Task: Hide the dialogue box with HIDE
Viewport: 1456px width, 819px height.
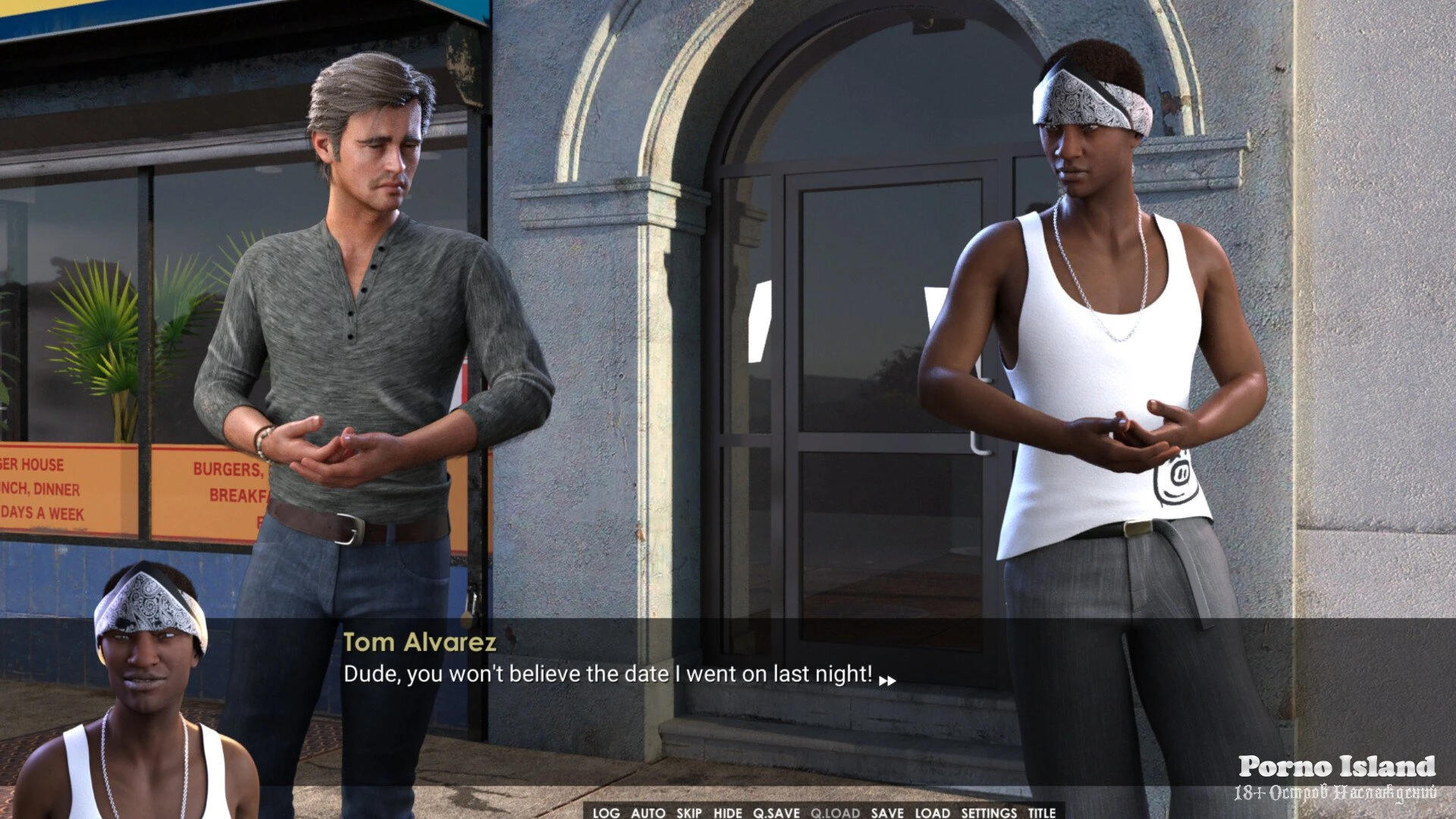Action: [x=728, y=812]
